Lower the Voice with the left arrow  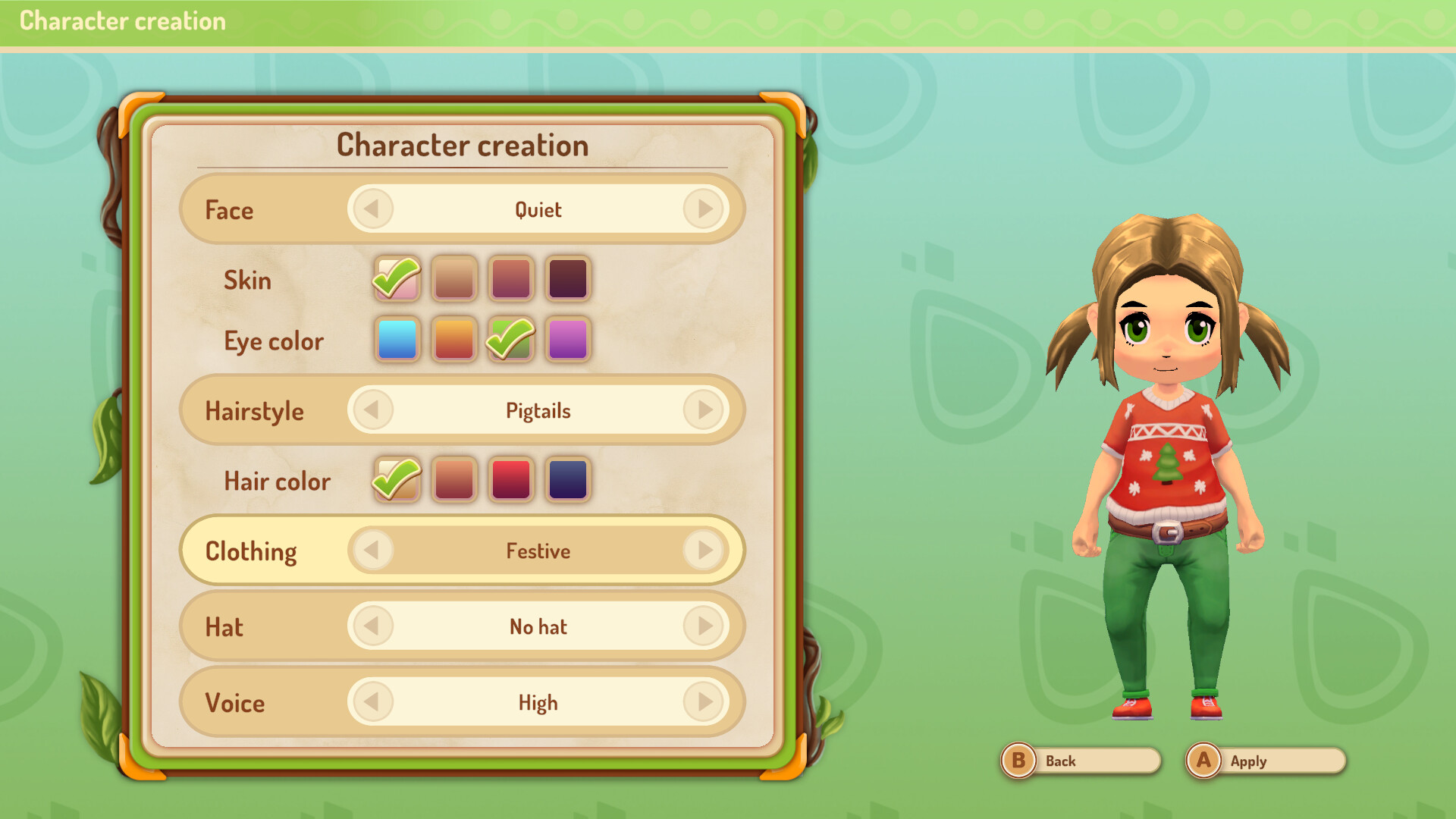pyautogui.click(x=371, y=702)
